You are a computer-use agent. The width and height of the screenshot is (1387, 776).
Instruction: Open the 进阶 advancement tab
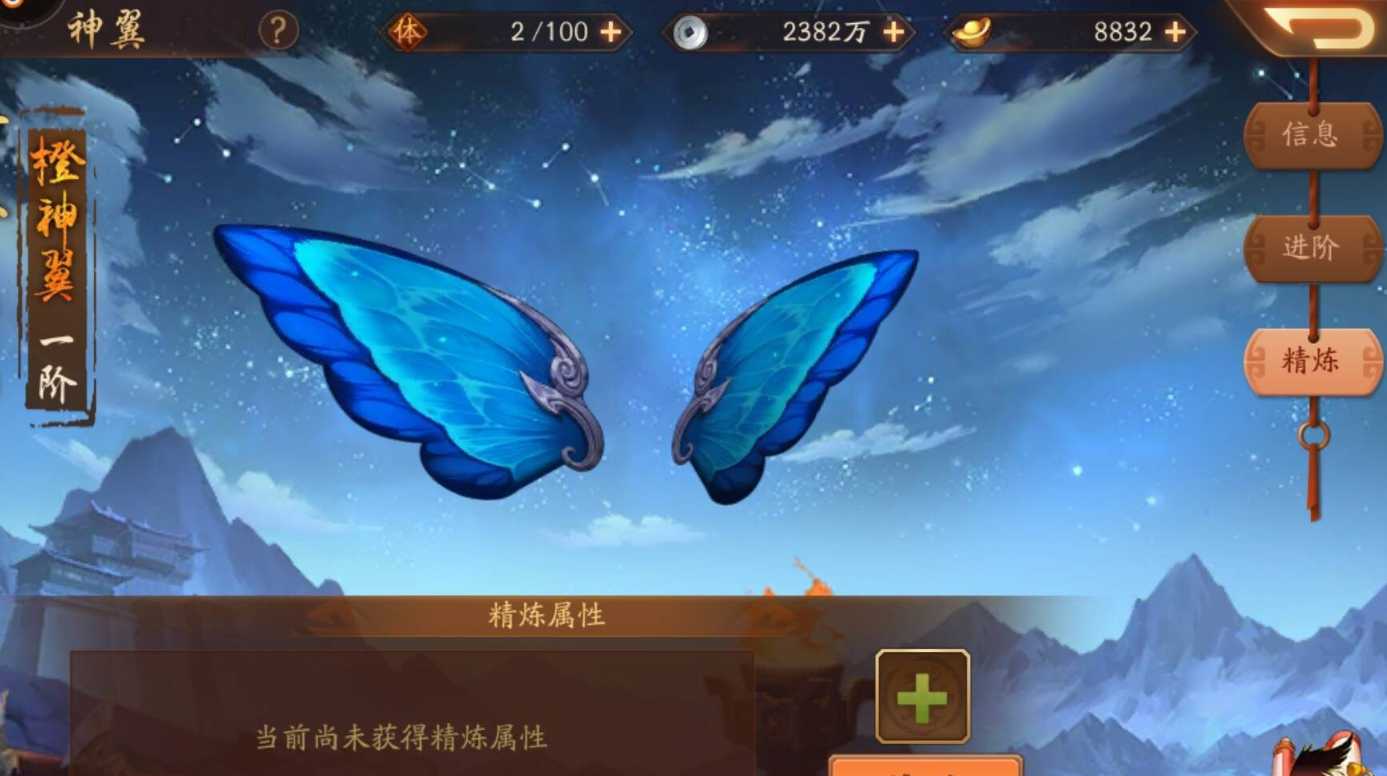click(1313, 248)
